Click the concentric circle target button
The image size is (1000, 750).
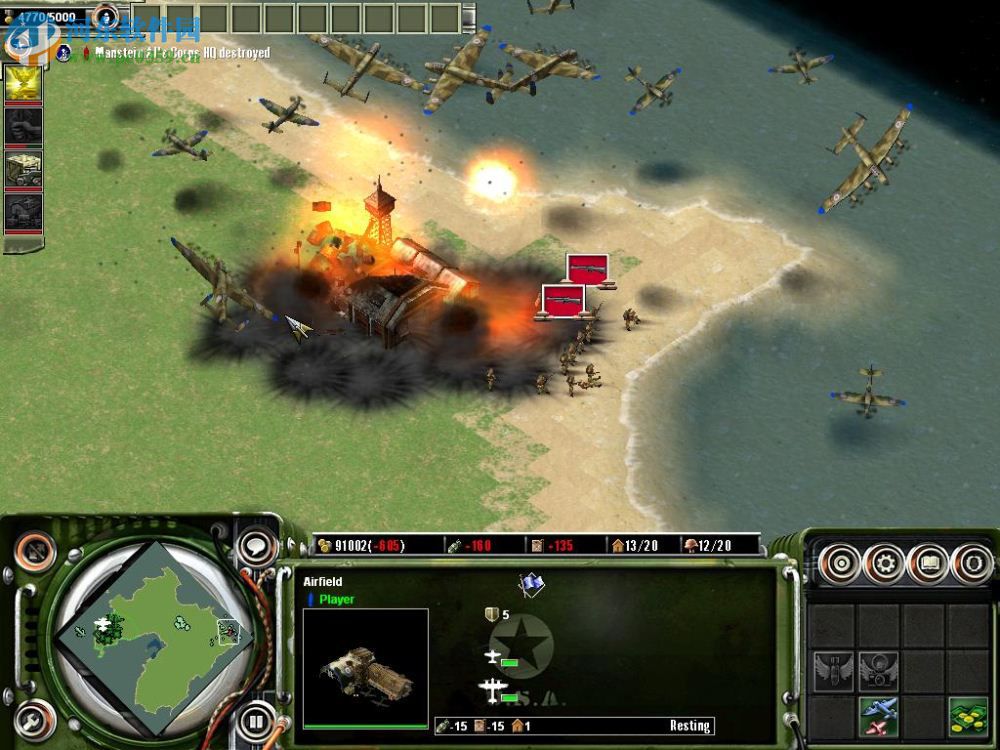click(840, 564)
